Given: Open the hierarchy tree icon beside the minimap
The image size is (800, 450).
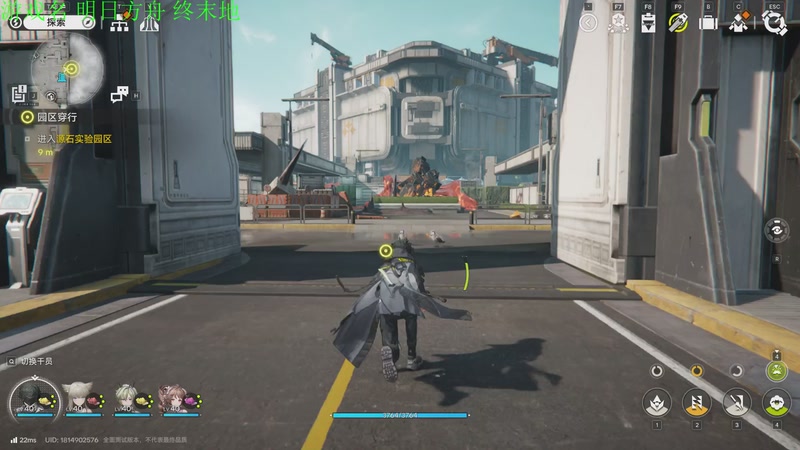Looking at the screenshot, I should tap(120, 23).
